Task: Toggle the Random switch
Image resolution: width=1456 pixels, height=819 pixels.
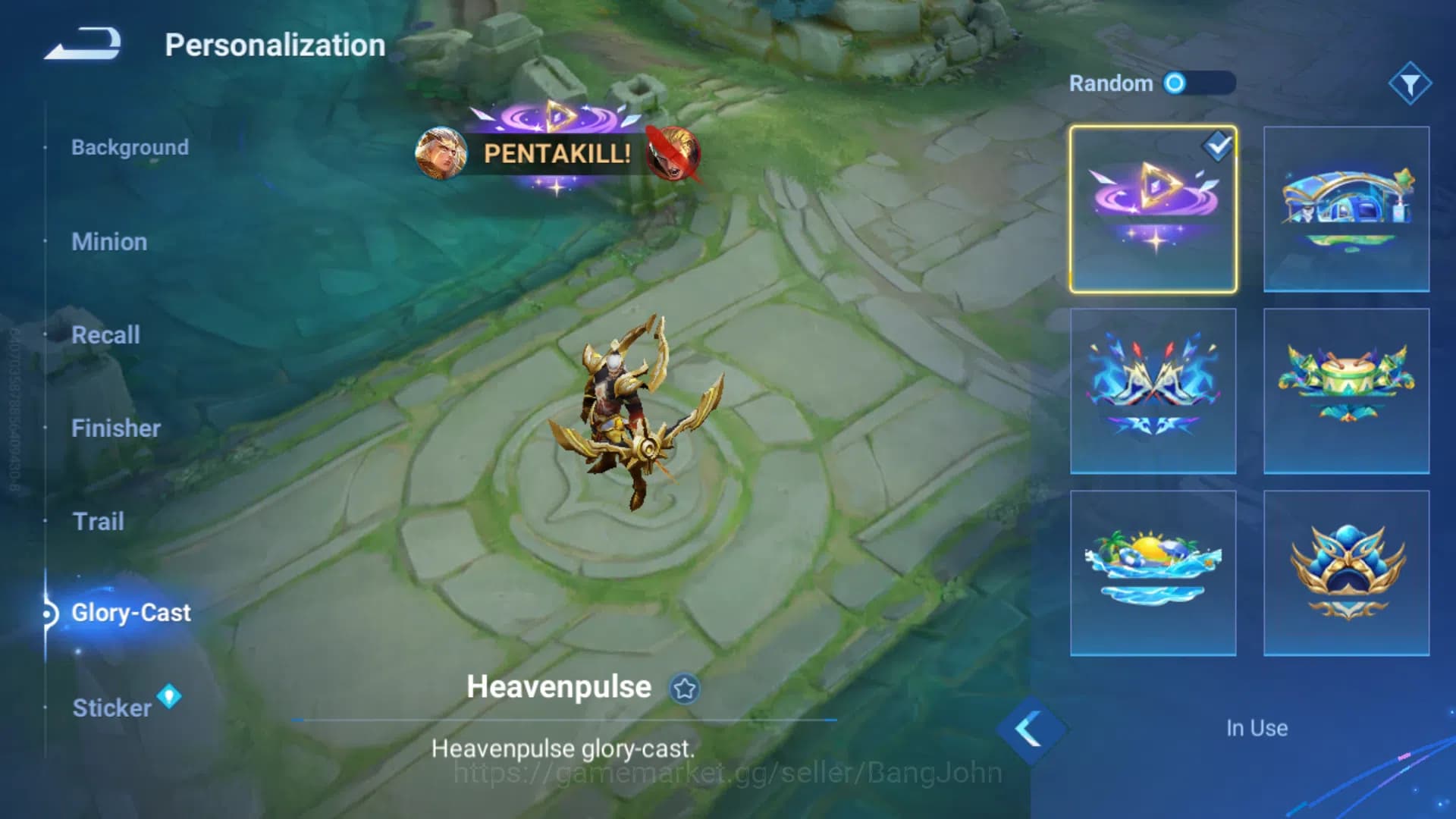Action: [x=1199, y=83]
